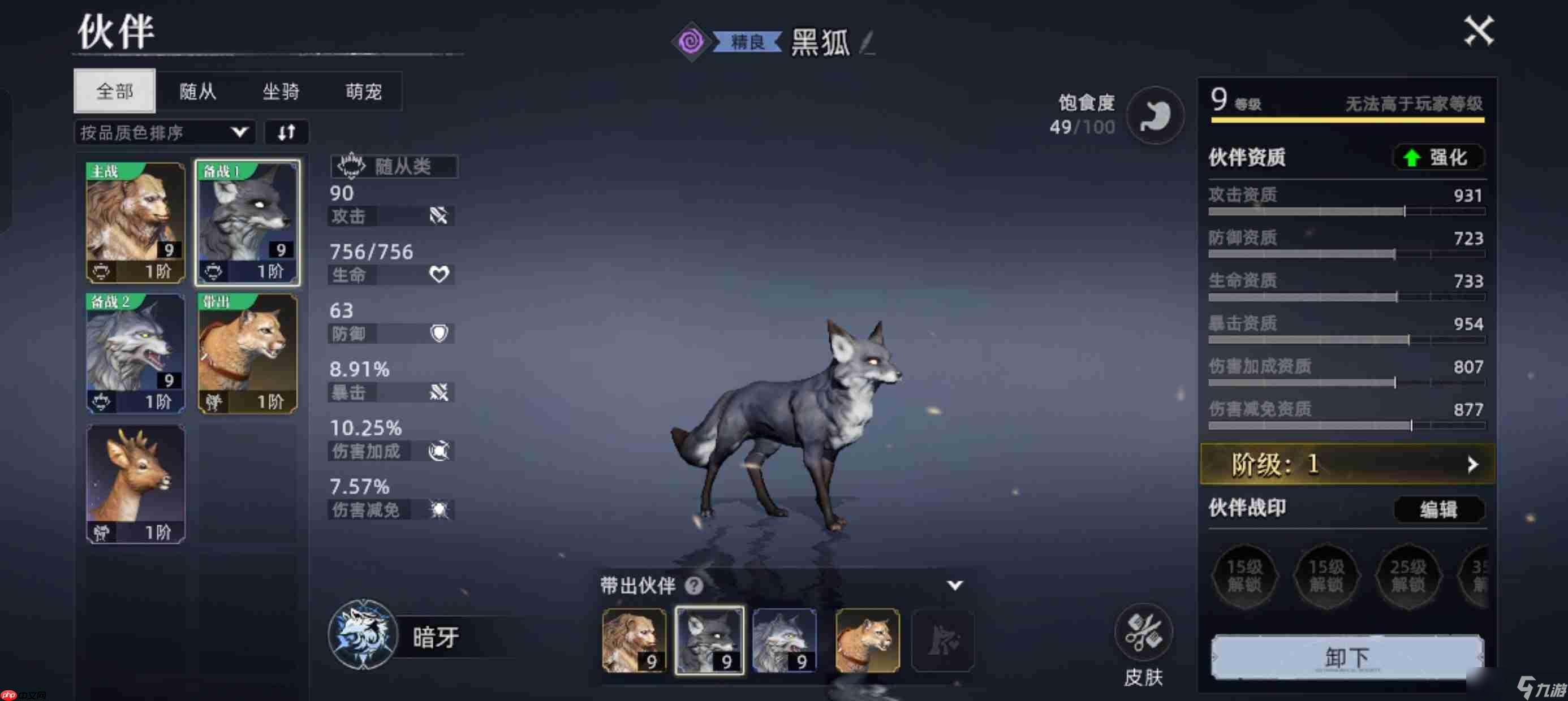Click the crossed swords icon beside 暴击
Viewport: 1568px width, 701px height.
440,392
